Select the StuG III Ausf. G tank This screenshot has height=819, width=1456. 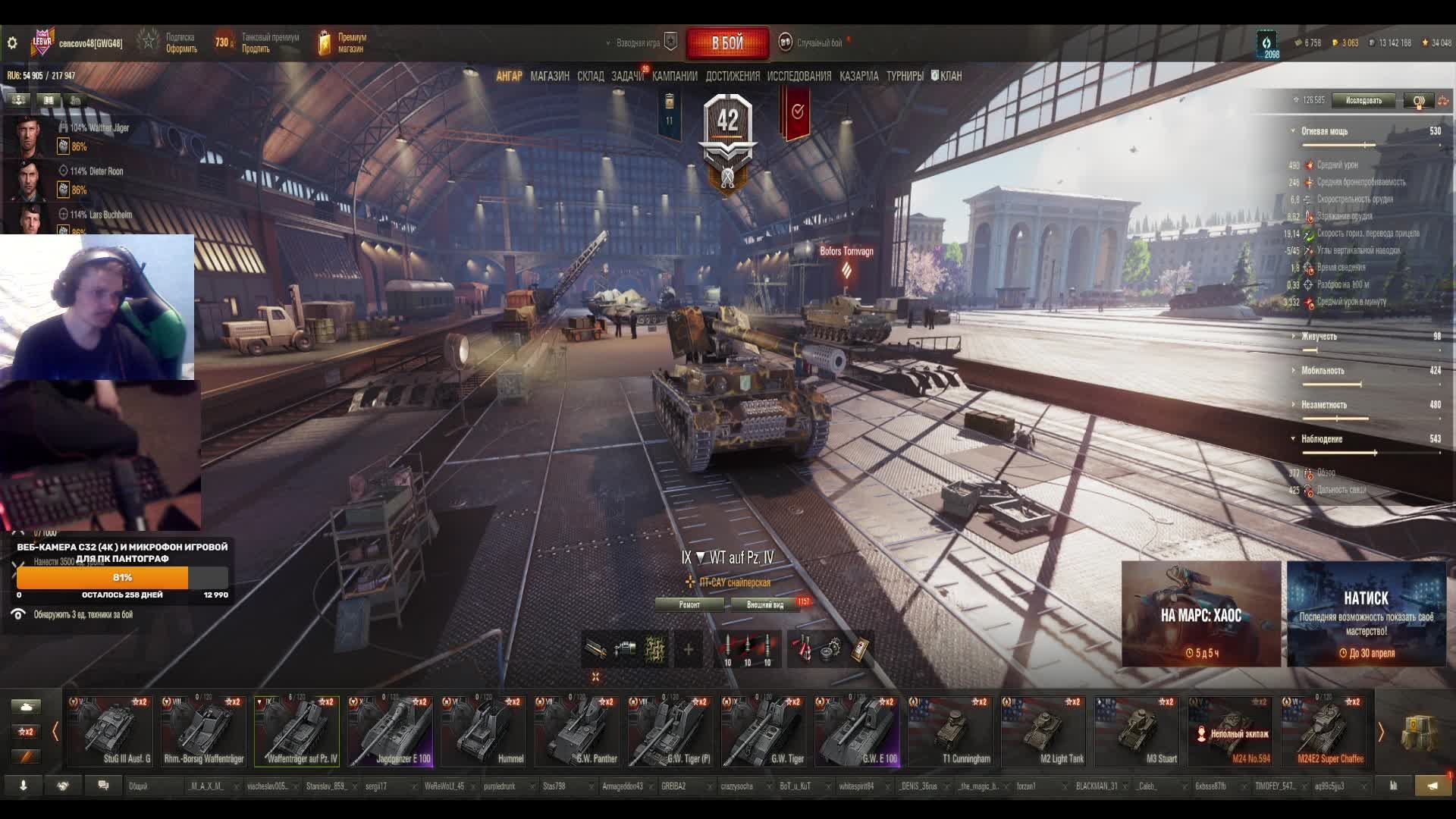point(110,732)
